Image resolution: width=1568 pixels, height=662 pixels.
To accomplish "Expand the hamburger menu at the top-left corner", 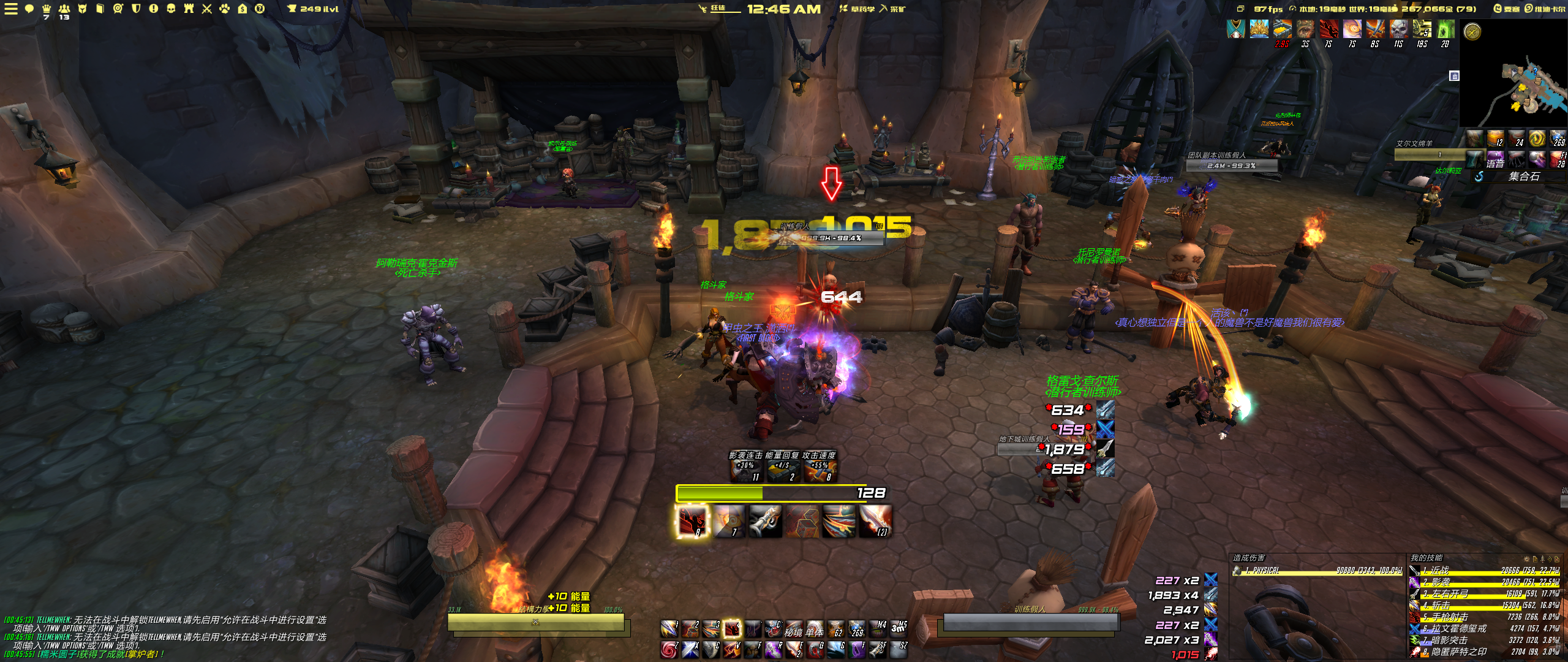I will coord(10,9).
